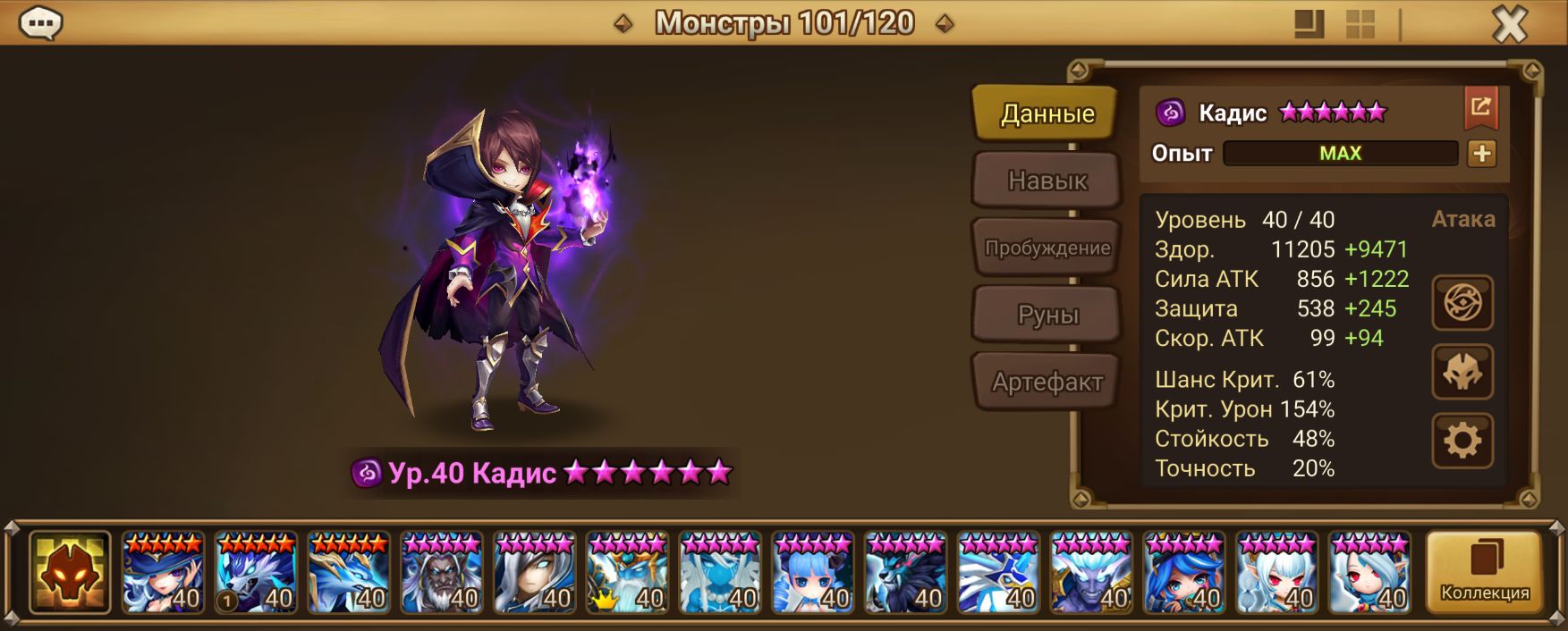Viewport: 1568px width, 631px height.
Task: Open the chat speech bubble
Action: tap(40, 23)
